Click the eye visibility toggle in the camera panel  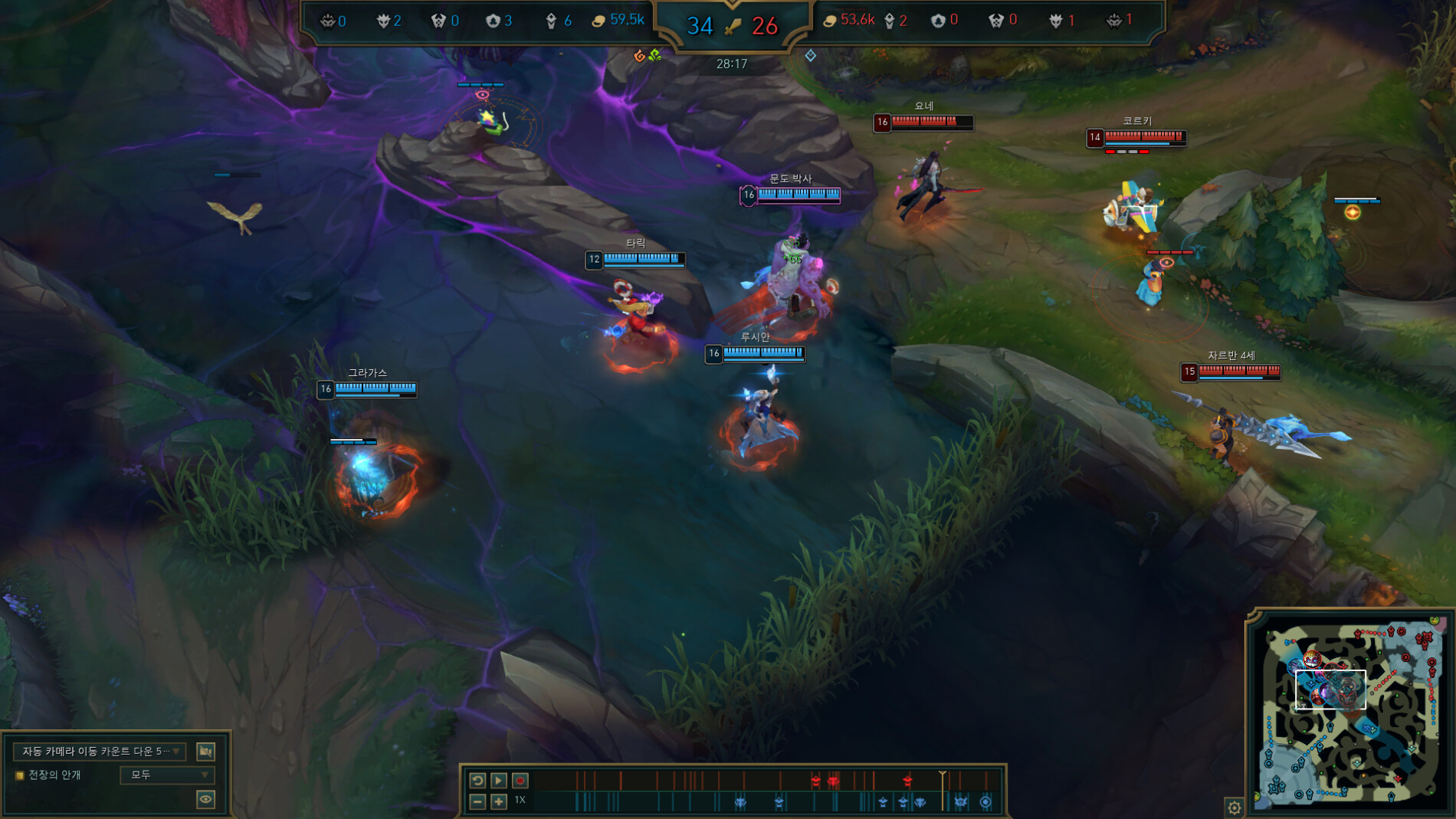(x=205, y=801)
